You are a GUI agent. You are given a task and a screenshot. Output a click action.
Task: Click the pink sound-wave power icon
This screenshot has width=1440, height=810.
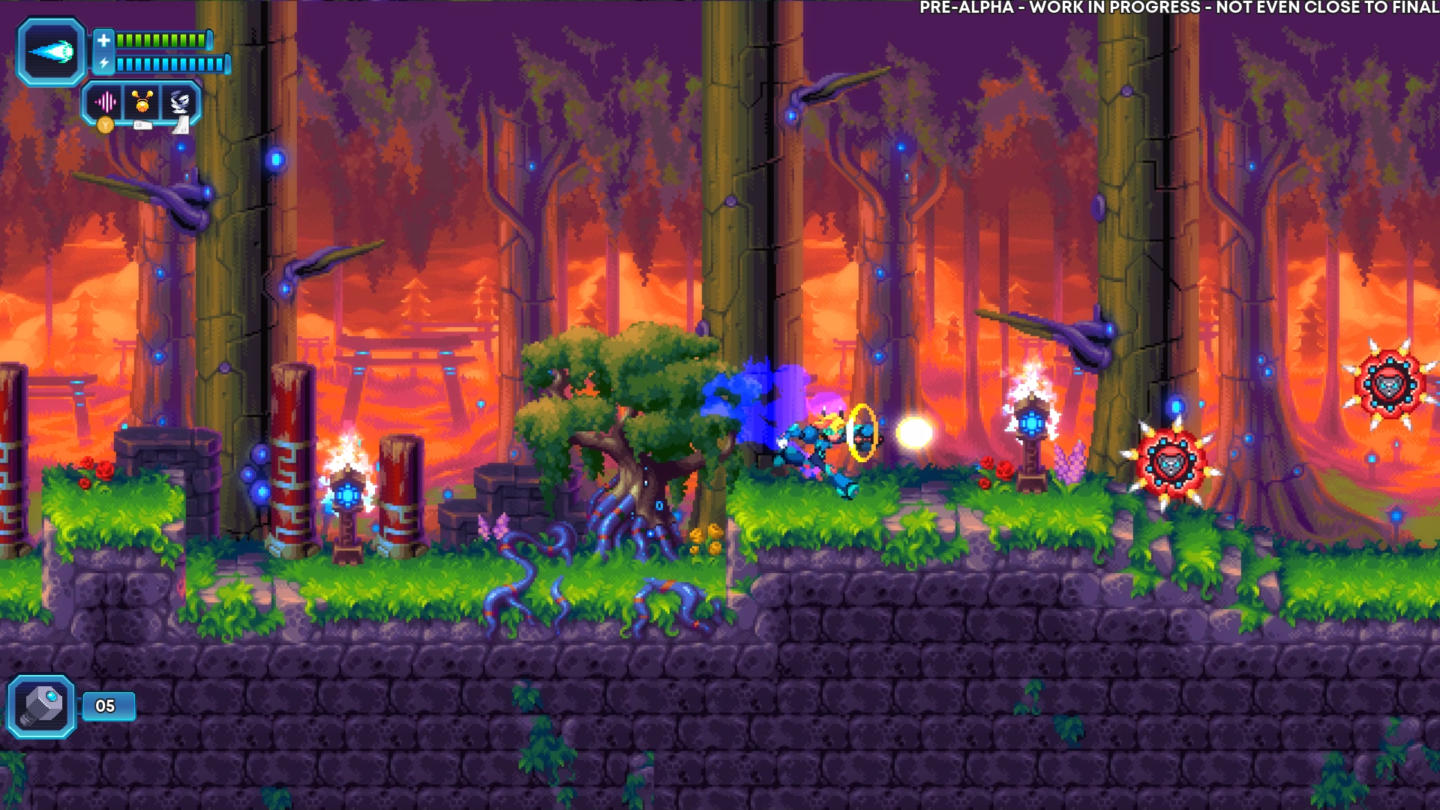pos(107,102)
